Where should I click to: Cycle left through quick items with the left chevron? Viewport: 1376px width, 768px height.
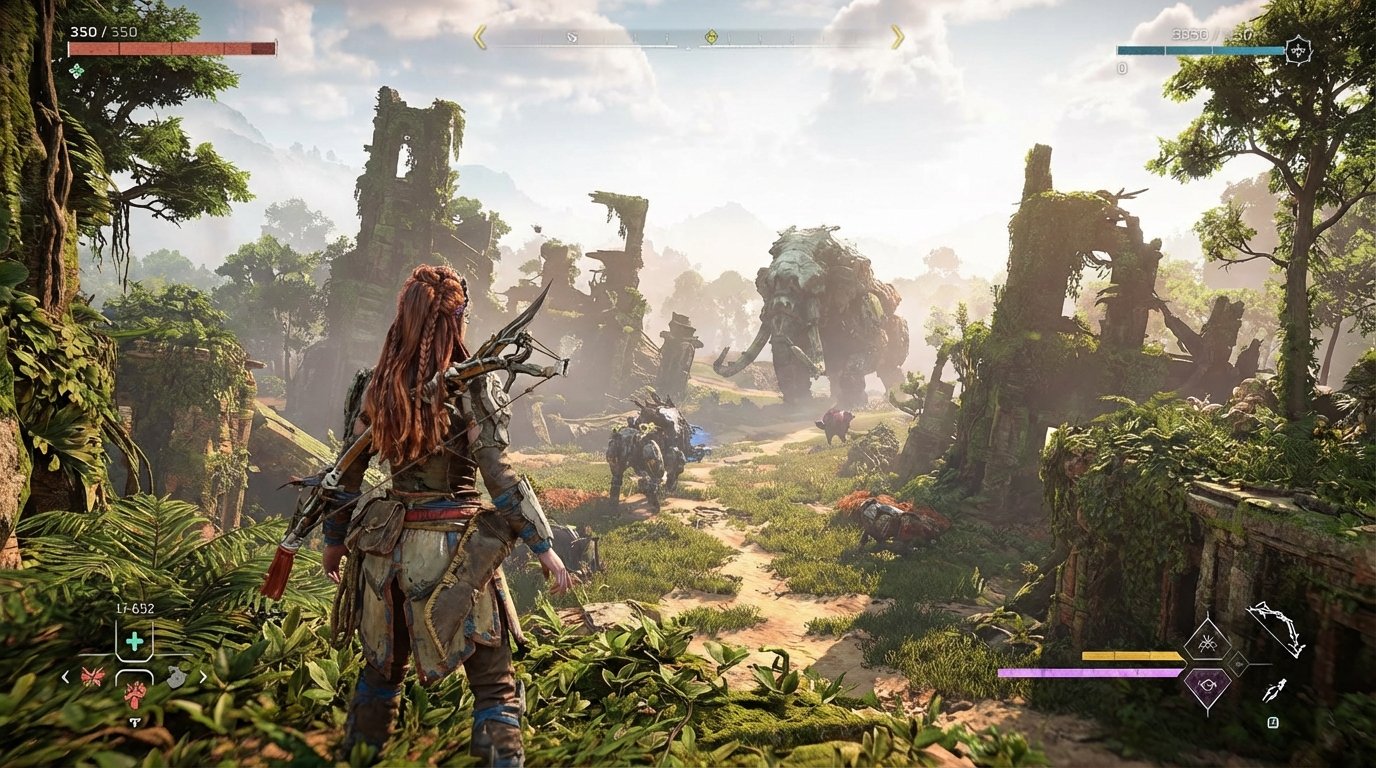(64, 676)
